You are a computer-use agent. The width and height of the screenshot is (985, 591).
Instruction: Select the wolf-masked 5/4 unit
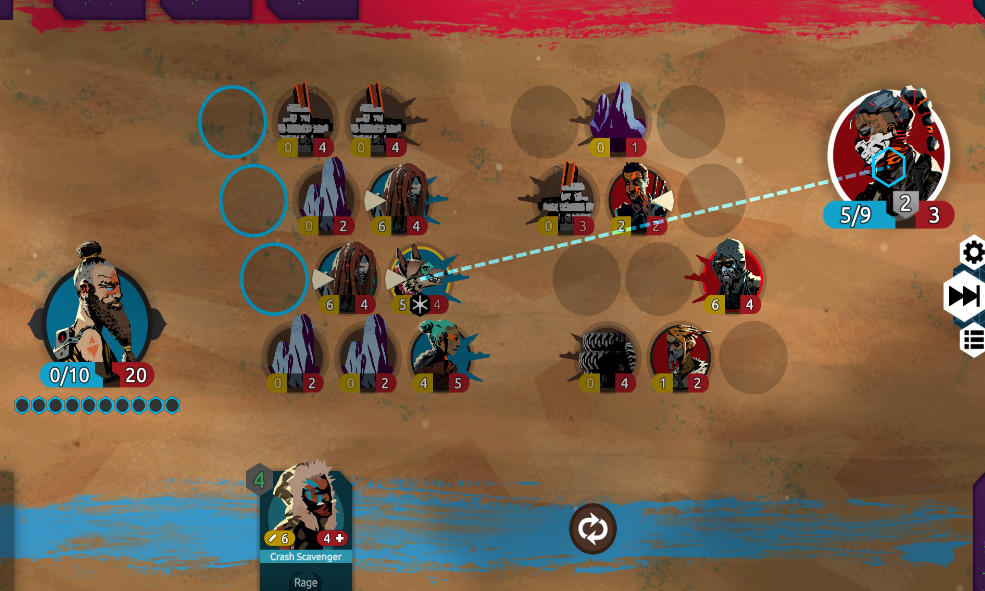420,275
